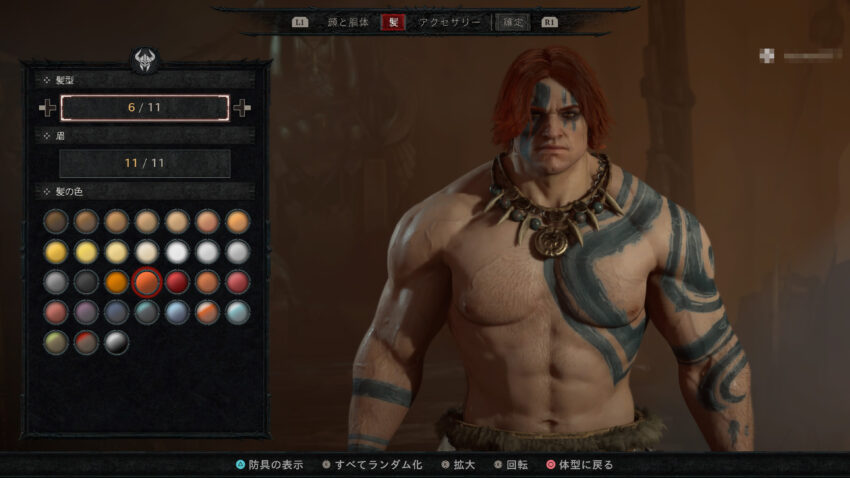Pick the crimson red hair color swatch
Screen dimensions: 850x478
click(x=177, y=282)
